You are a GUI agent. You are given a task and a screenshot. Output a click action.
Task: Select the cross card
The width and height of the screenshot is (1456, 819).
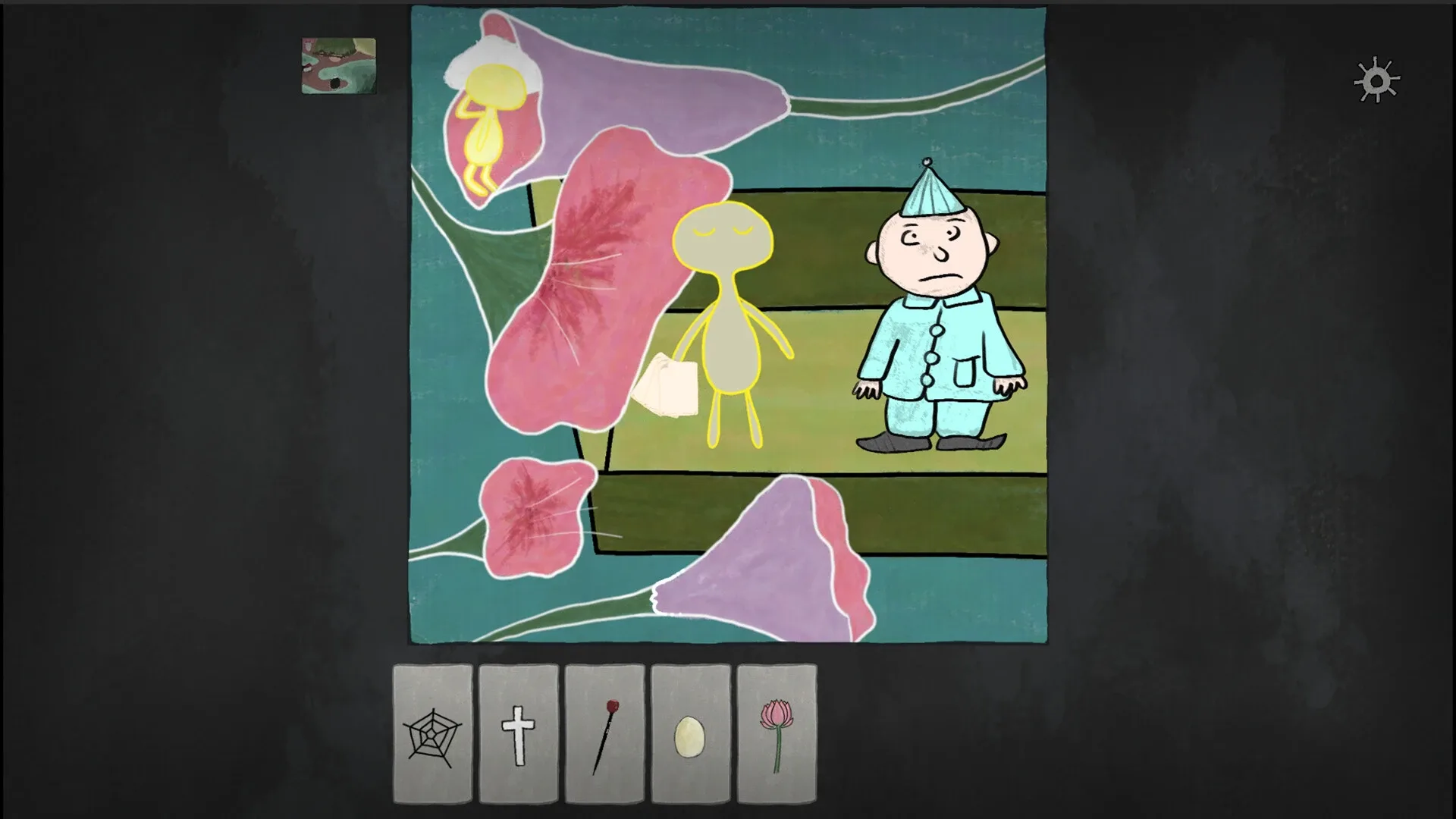coord(519,736)
